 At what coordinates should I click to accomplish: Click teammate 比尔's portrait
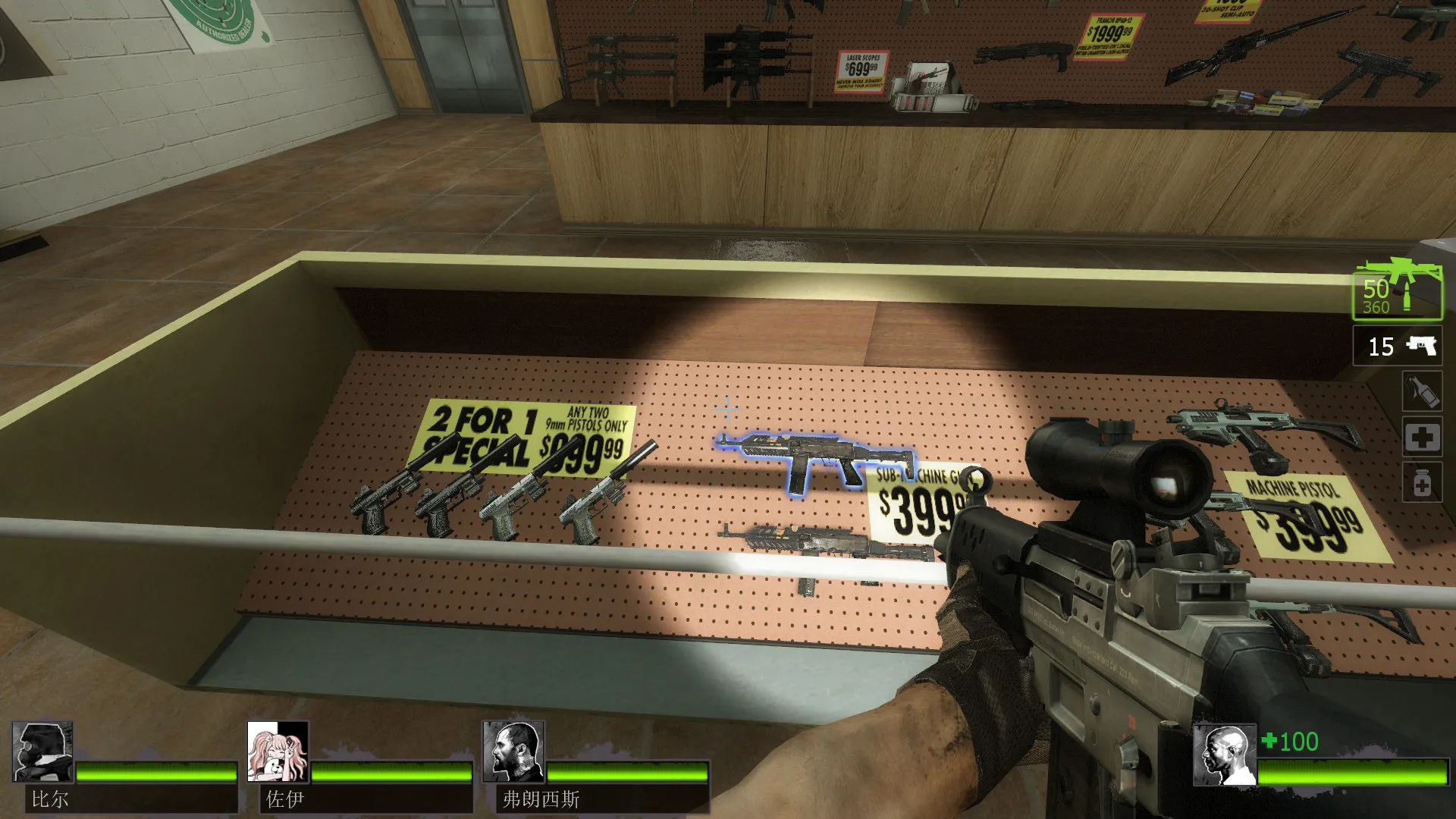[42, 752]
